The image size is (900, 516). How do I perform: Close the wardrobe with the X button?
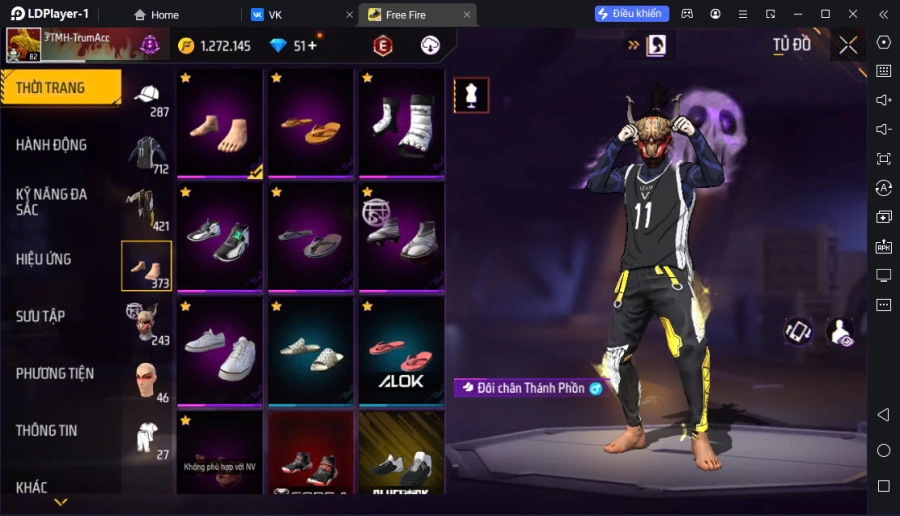(x=848, y=45)
